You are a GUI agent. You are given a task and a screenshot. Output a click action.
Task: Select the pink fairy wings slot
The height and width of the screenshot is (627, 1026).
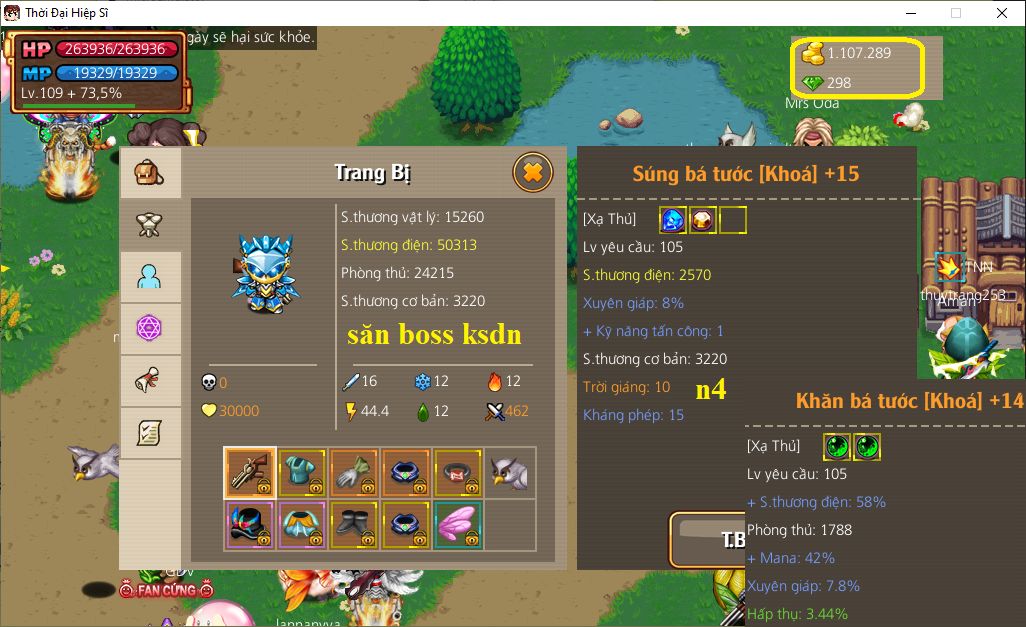[x=458, y=524]
